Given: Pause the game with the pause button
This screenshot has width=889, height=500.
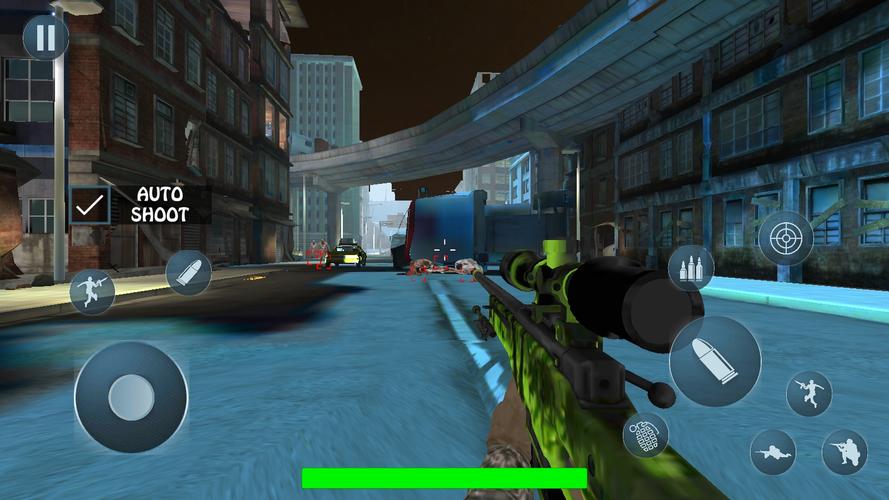Looking at the screenshot, I should (x=46, y=38).
